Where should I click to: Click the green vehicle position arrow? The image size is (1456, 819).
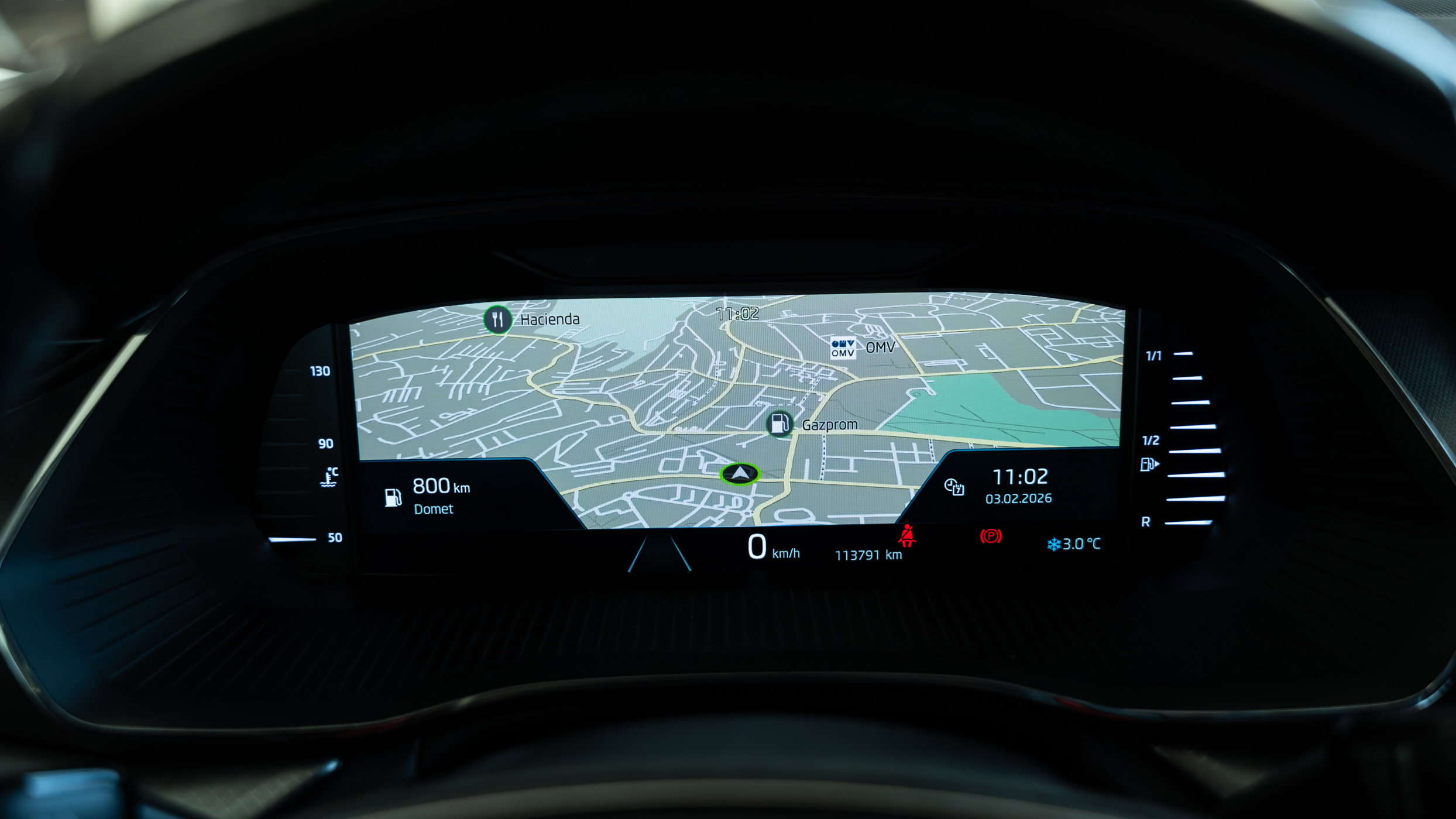[x=740, y=473]
